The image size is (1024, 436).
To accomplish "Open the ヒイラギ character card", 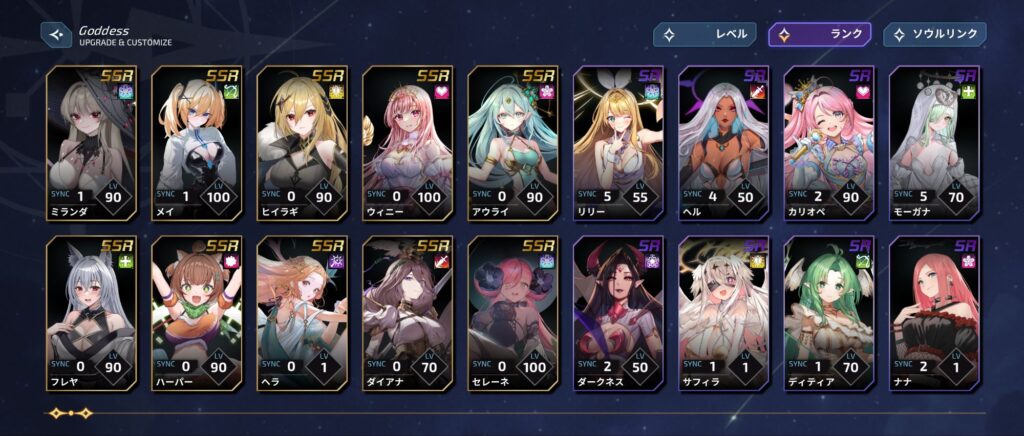I will pos(301,140).
